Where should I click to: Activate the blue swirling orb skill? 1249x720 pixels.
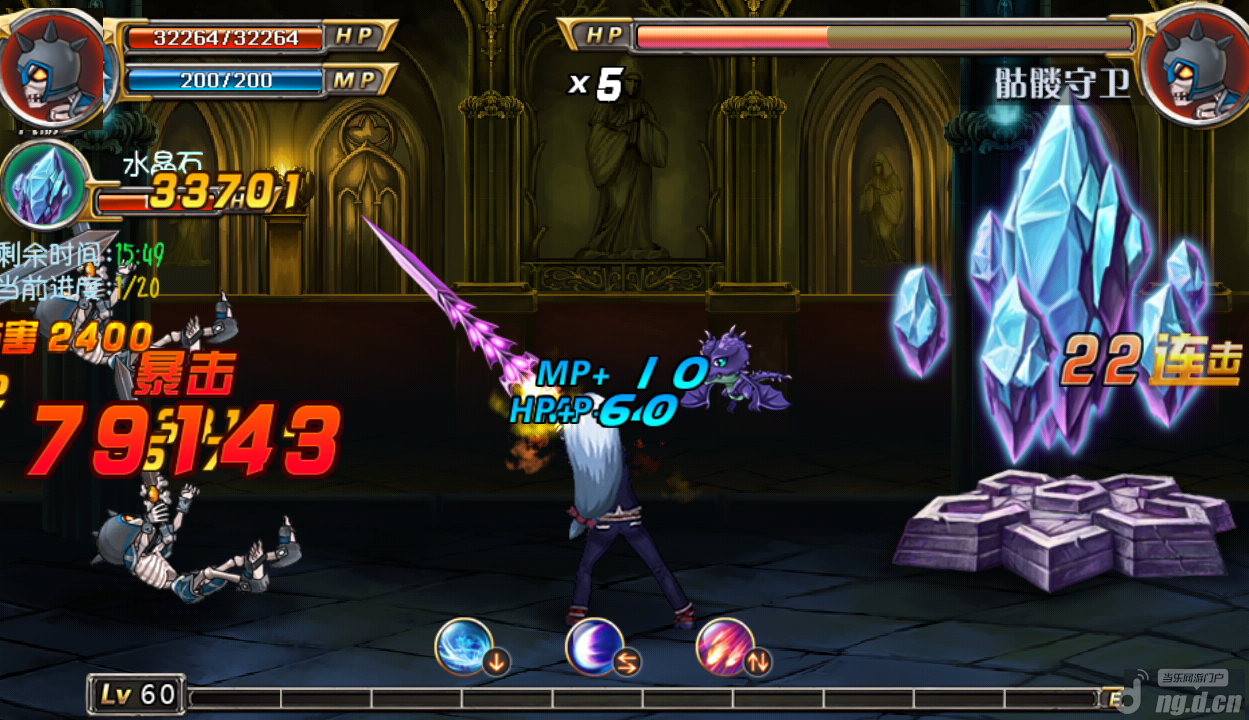(464, 647)
